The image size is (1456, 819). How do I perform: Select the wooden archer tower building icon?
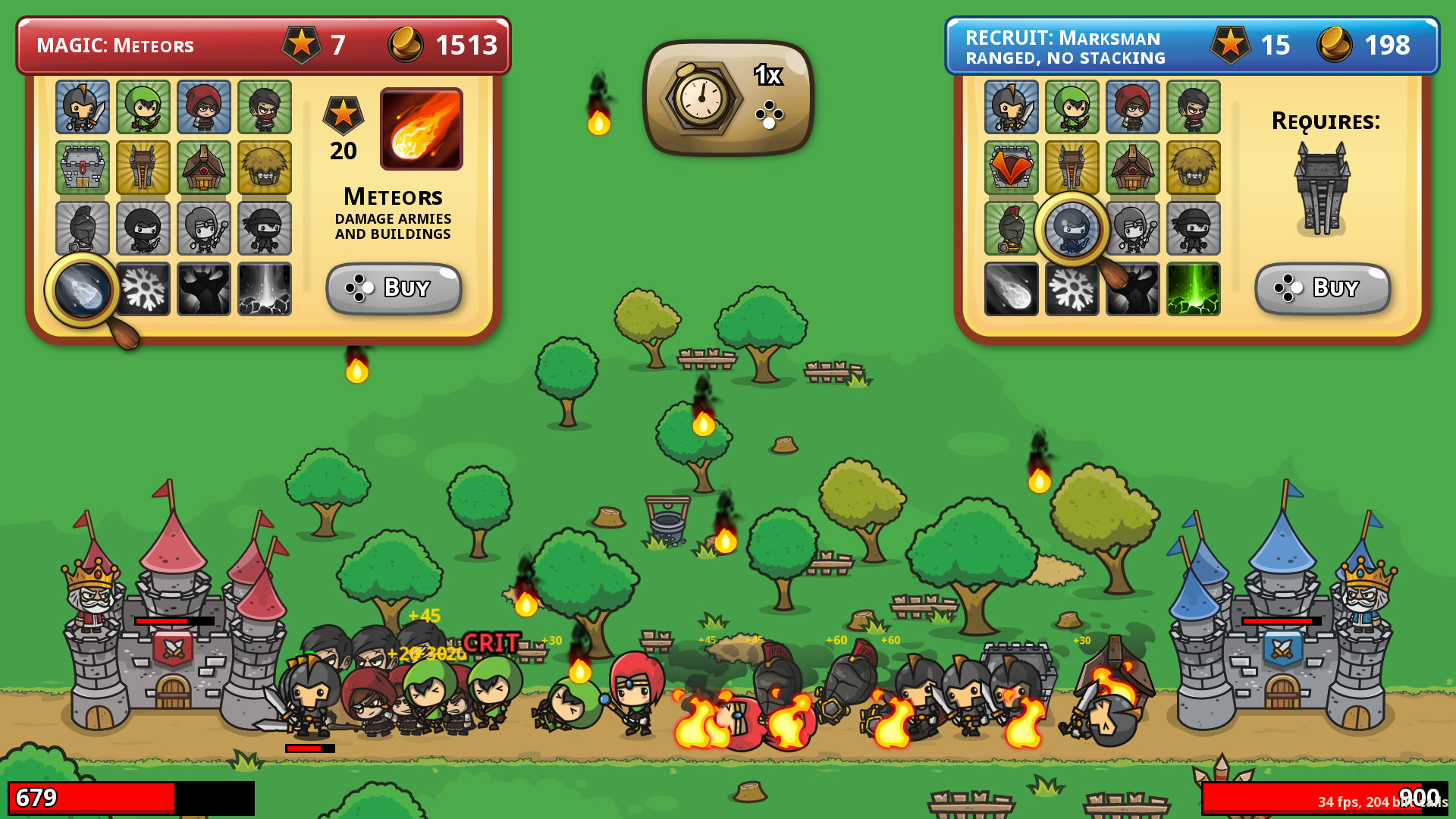(143, 168)
